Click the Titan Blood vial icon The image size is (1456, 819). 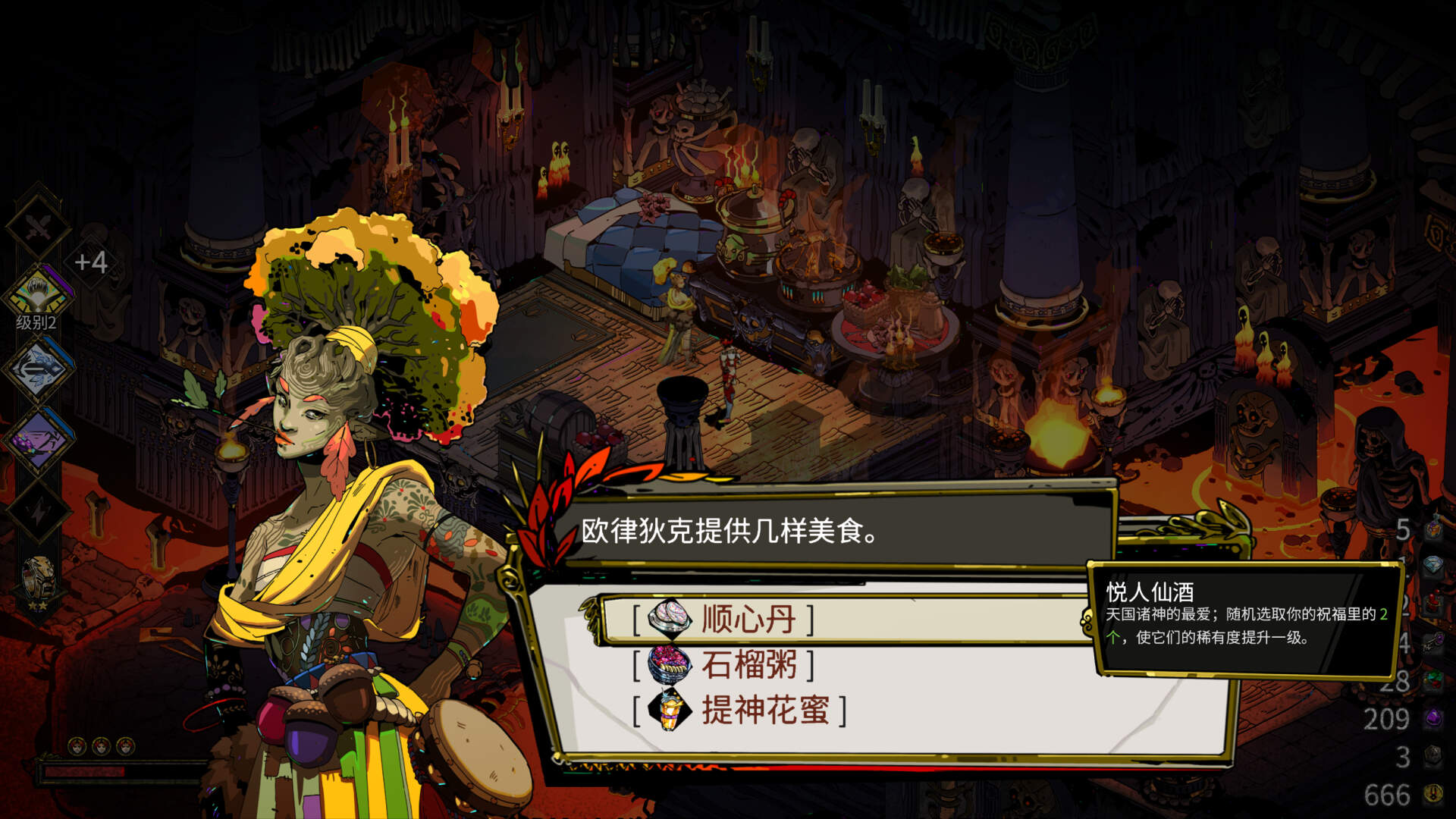1433,600
